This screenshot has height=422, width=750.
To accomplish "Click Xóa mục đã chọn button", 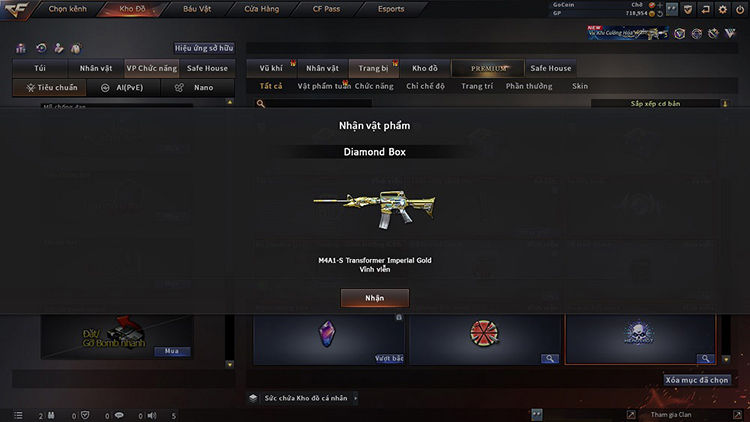I will point(697,380).
